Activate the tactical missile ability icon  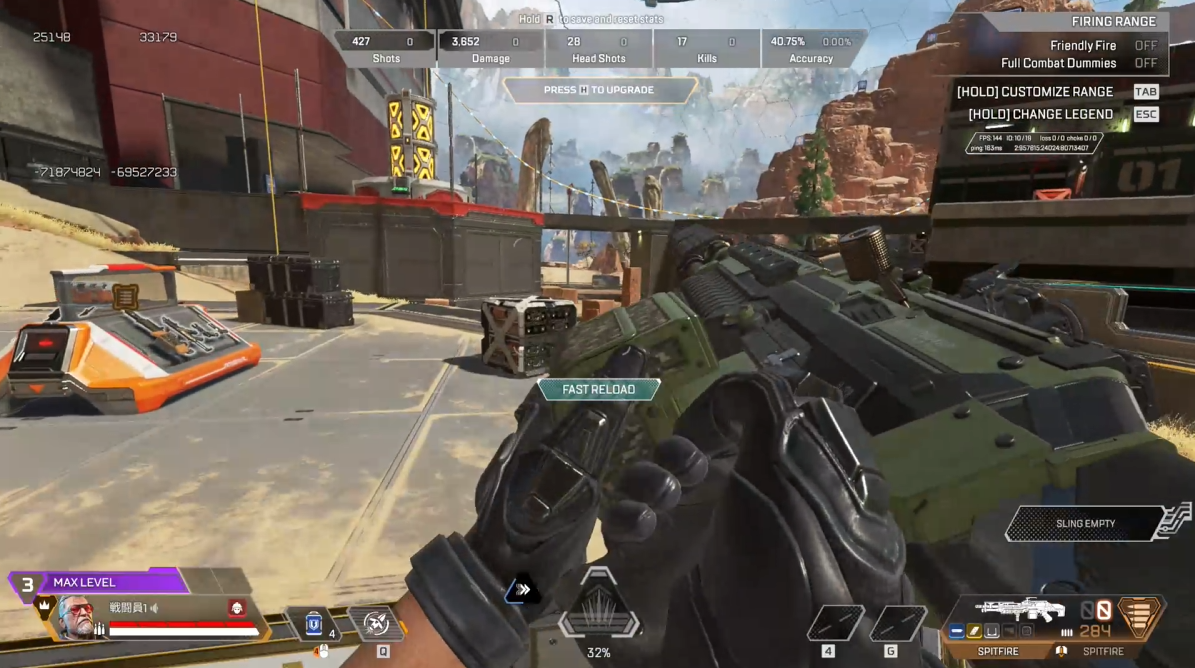point(378,624)
